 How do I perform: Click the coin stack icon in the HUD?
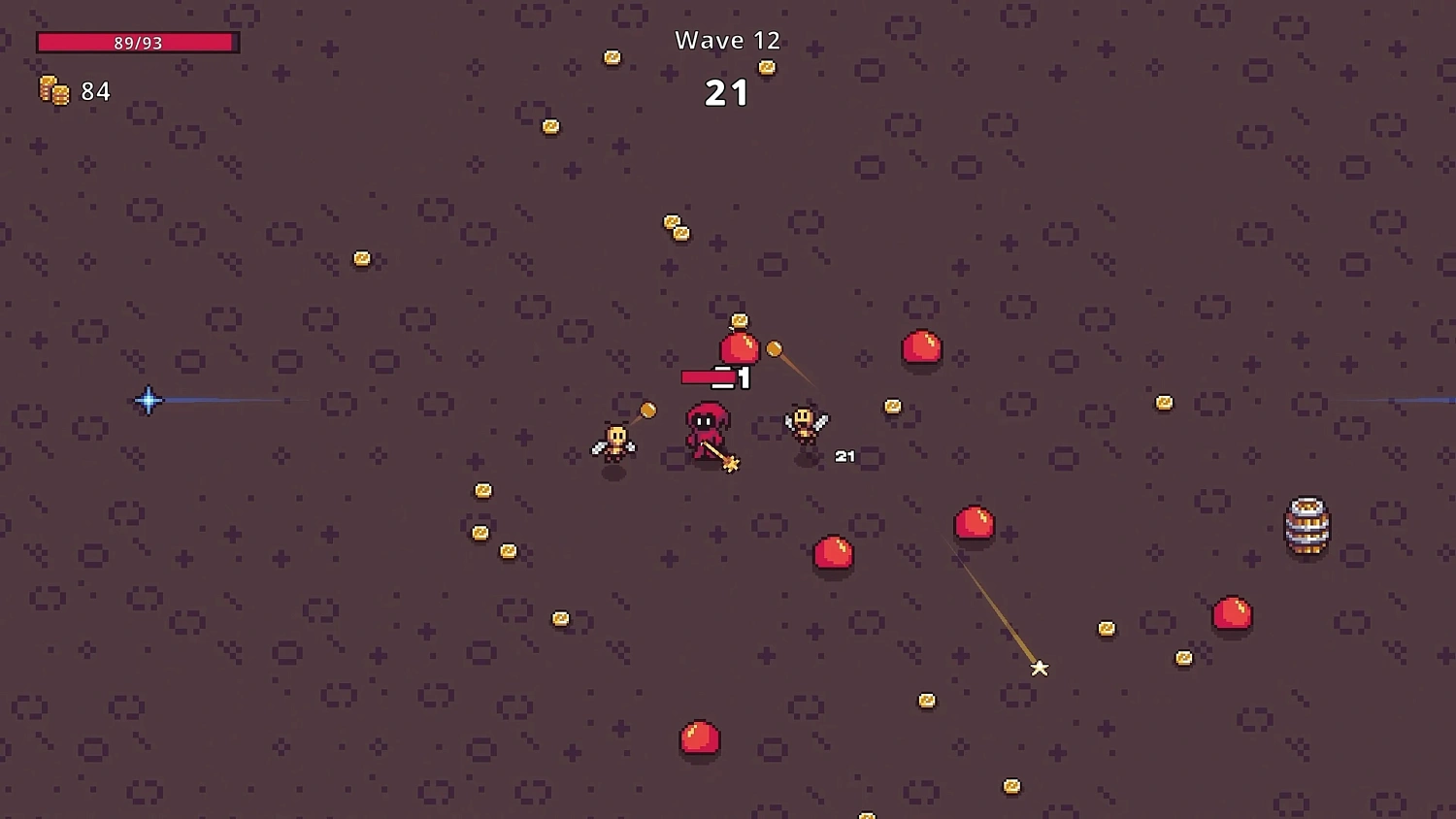[x=53, y=90]
